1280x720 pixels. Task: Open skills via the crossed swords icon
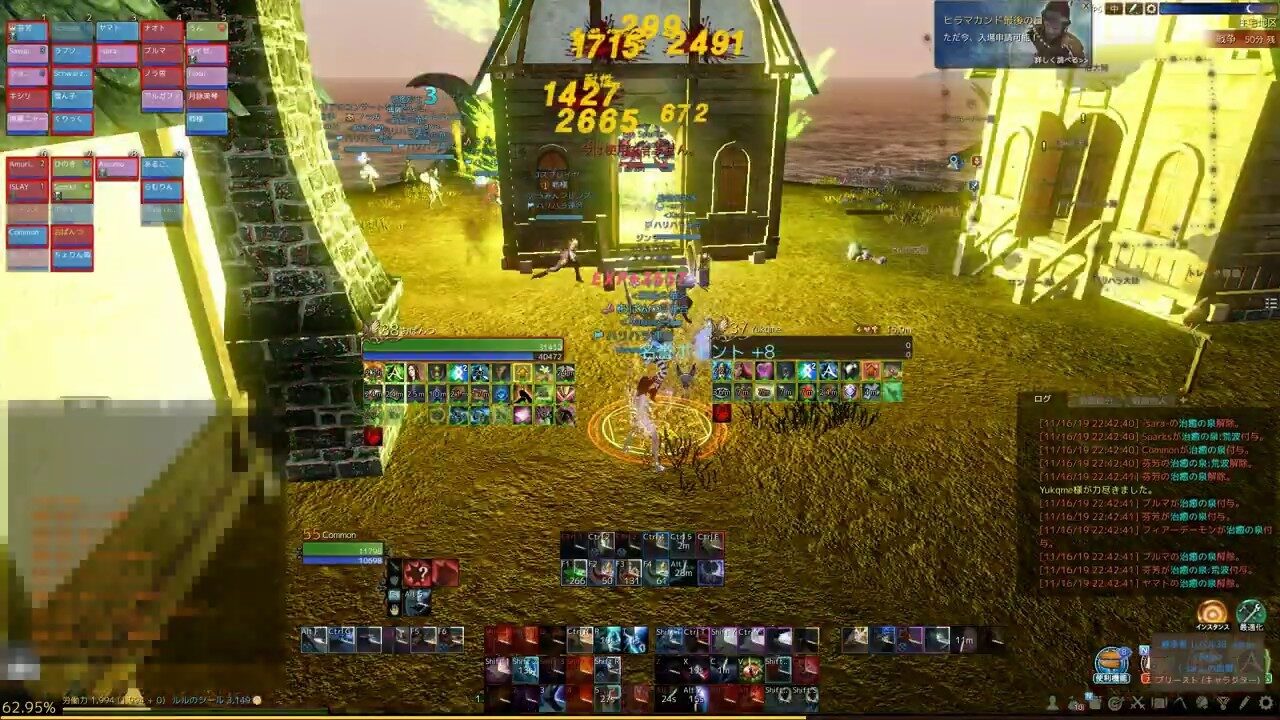tap(1138, 703)
